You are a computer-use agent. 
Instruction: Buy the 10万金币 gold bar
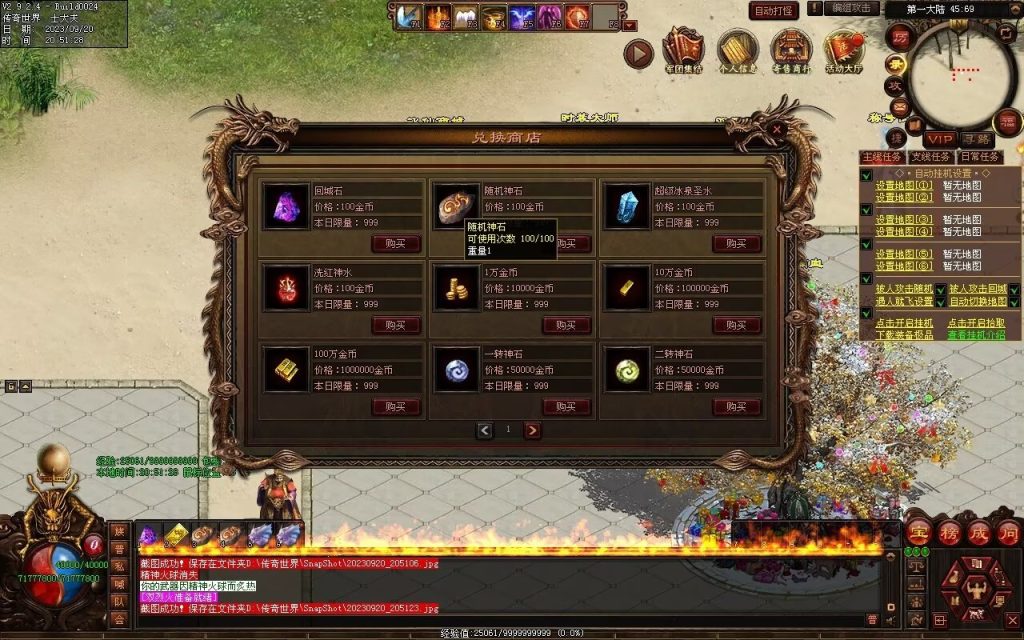point(736,325)
